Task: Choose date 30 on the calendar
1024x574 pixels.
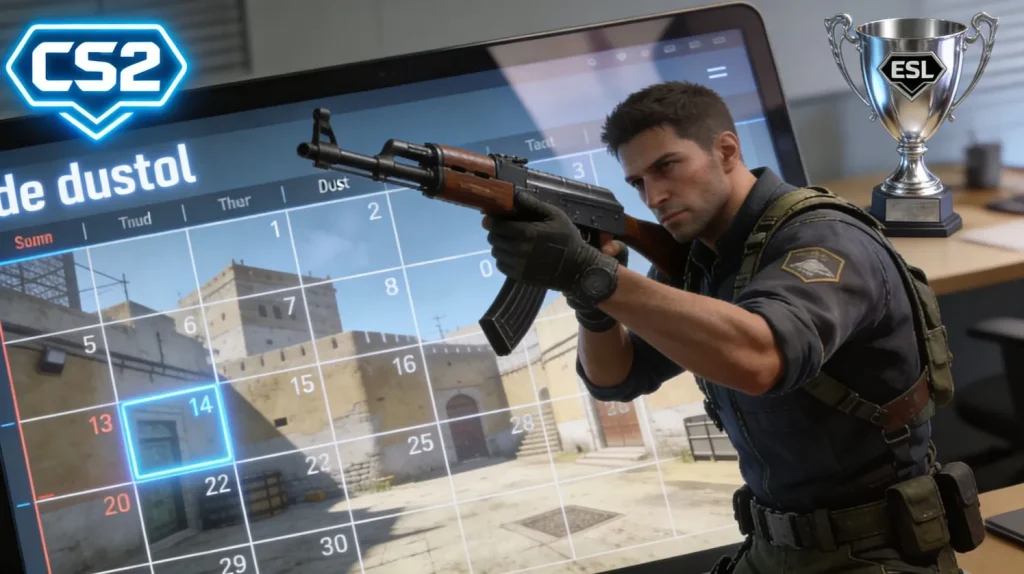Action: 333,544
